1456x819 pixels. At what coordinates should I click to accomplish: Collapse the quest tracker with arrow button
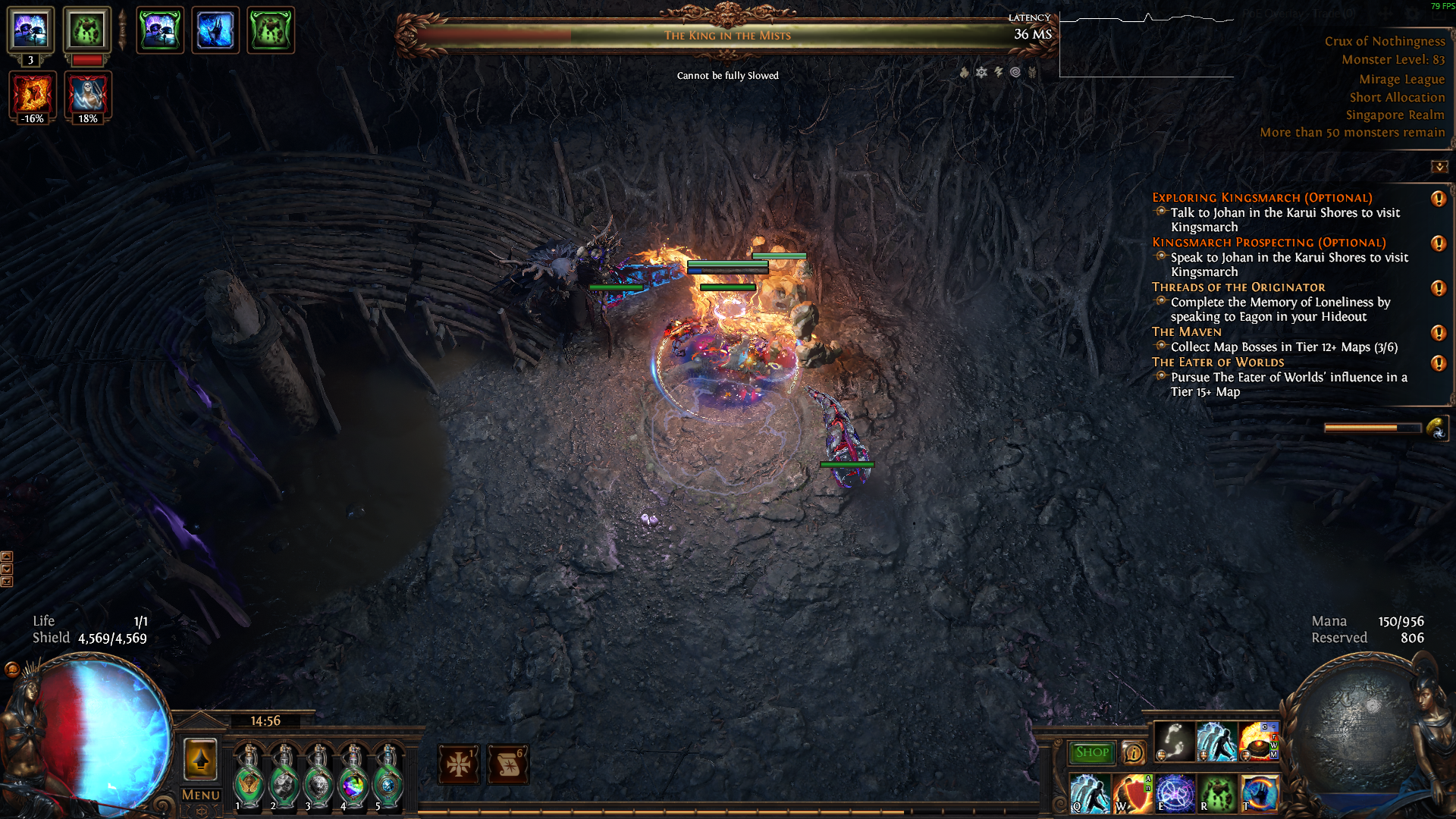(x=1439, y=167)
